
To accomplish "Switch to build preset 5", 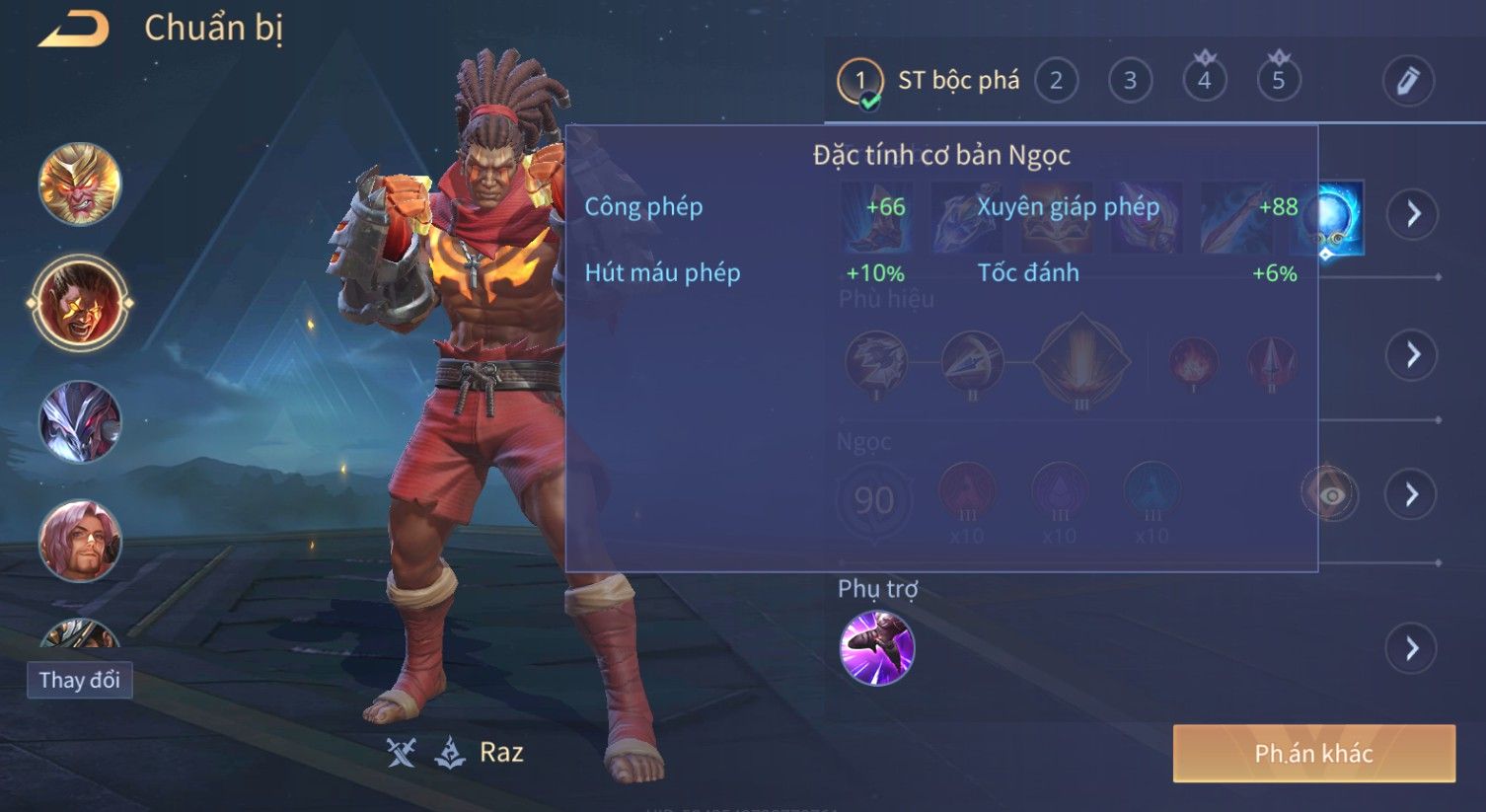I will (1278, 81).
